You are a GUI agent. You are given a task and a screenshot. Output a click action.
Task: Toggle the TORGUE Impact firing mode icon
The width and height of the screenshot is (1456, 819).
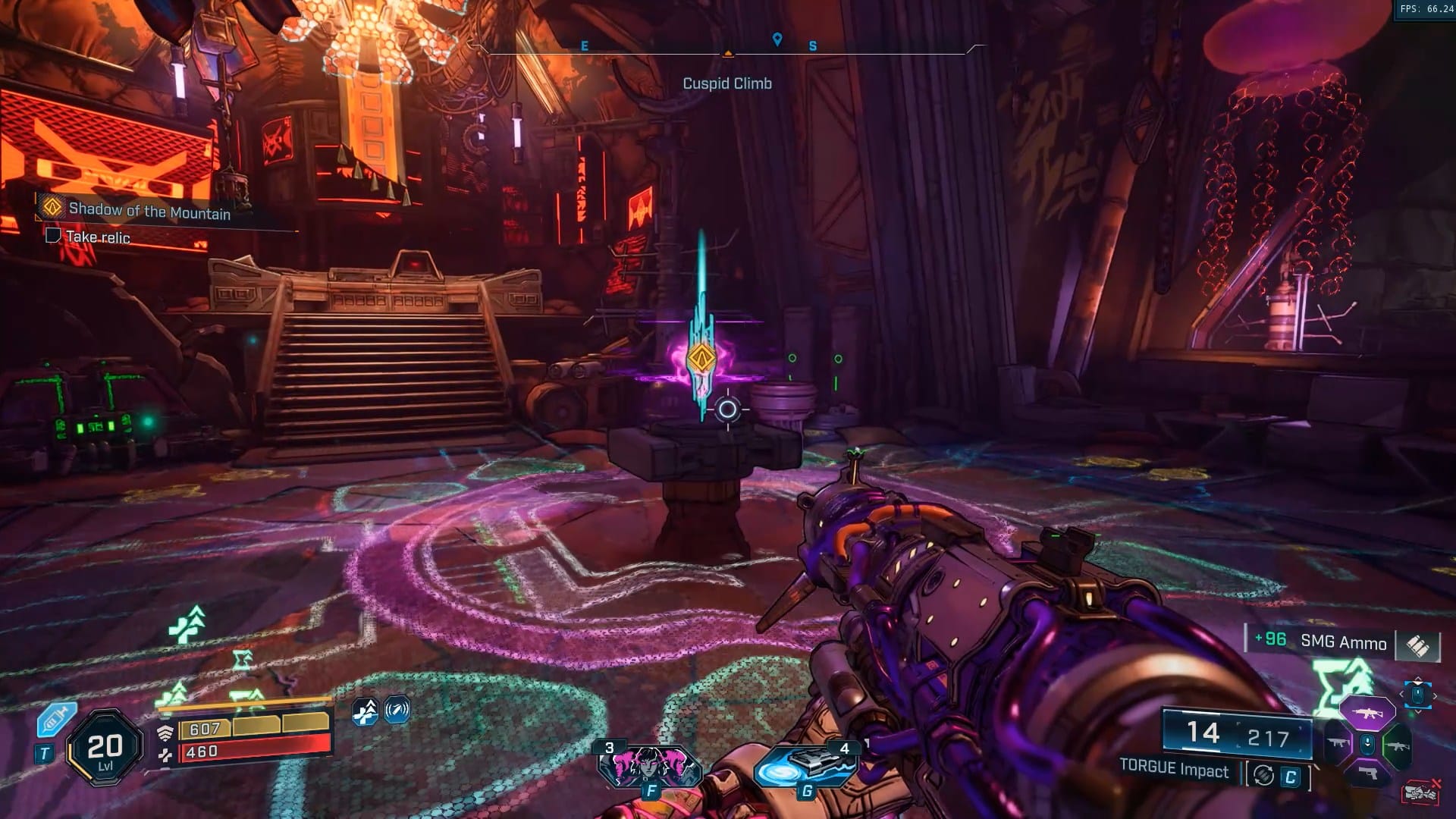pyautogui.click(x=1263, y=775)
